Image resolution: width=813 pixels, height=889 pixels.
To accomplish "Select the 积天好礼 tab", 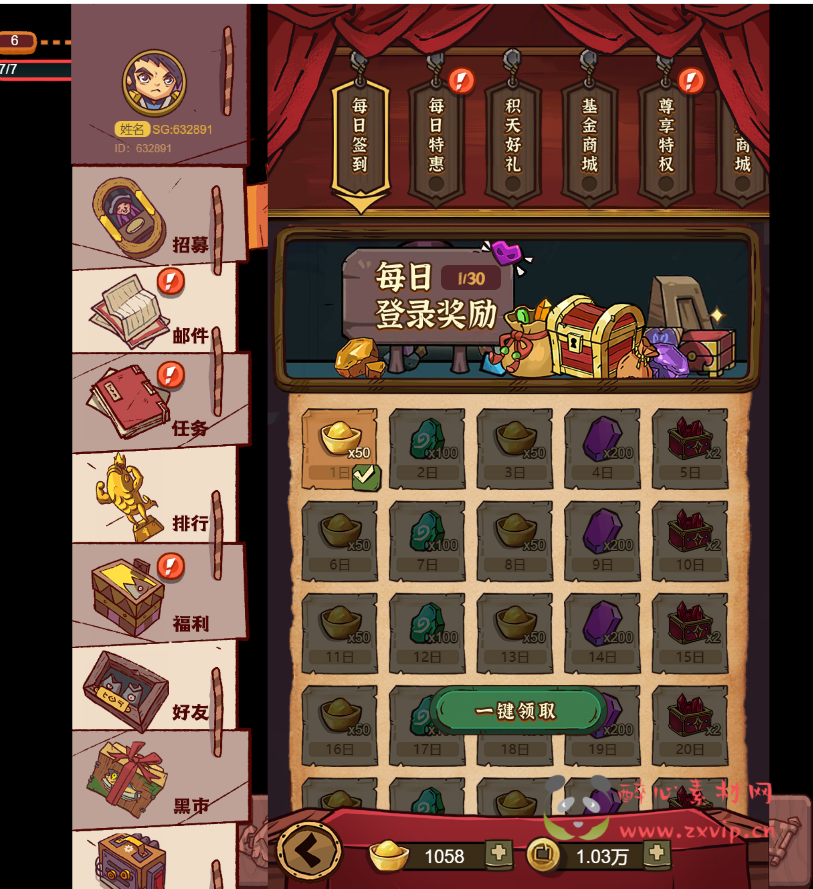I will 513,135.
